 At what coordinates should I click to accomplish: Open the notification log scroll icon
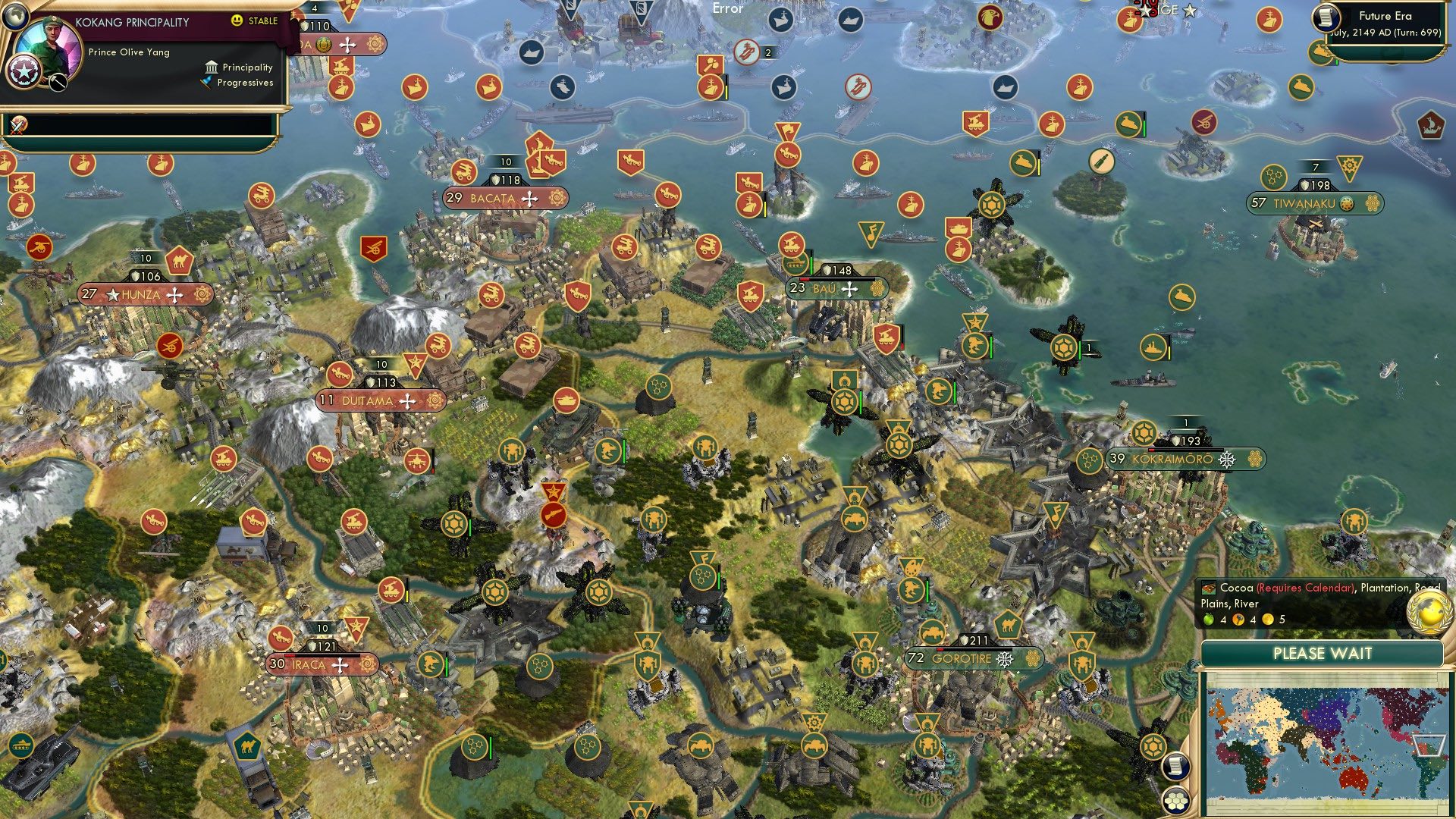[x=1176, y=766]
